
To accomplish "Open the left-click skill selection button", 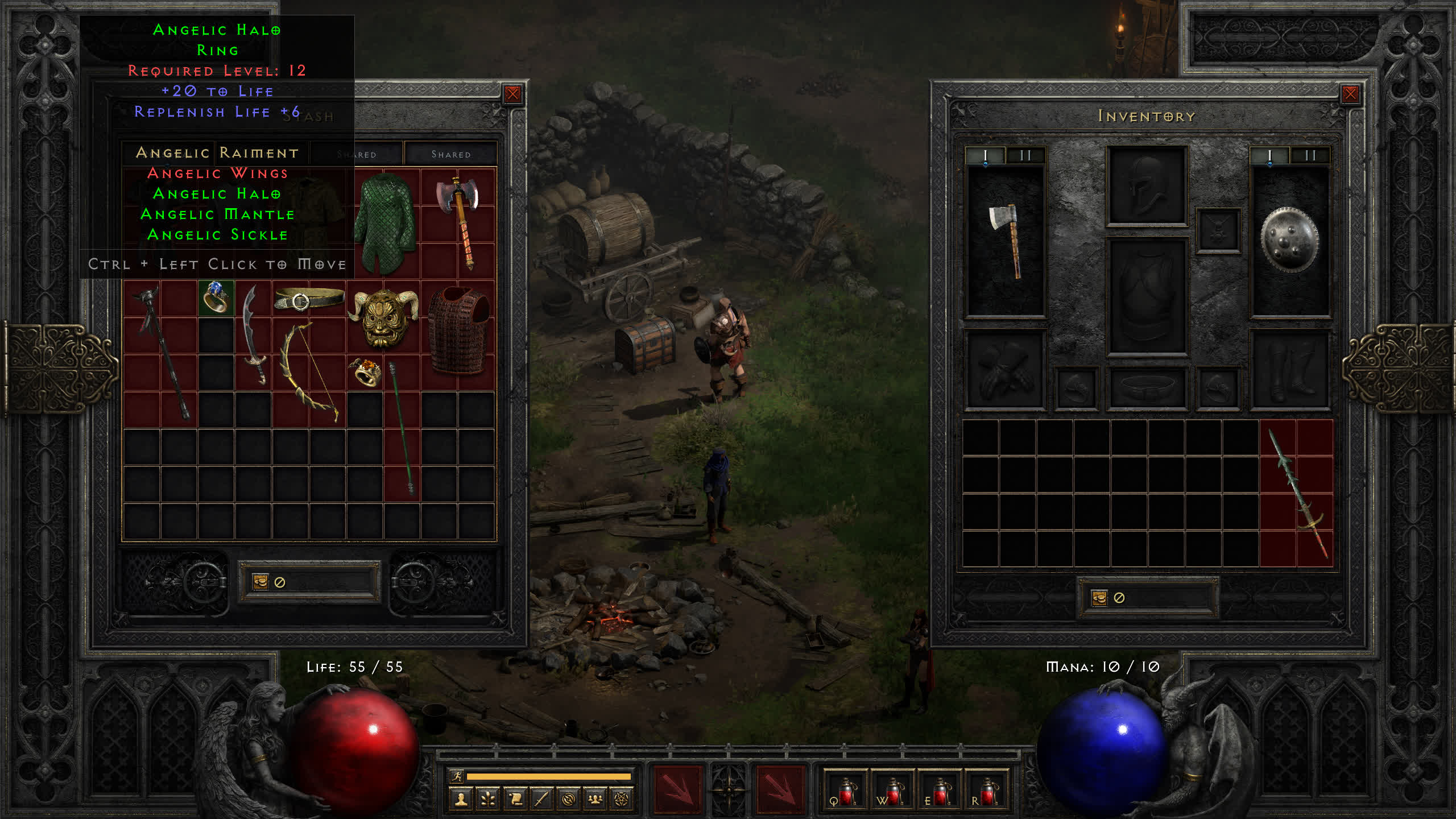I will coord(677,789).
